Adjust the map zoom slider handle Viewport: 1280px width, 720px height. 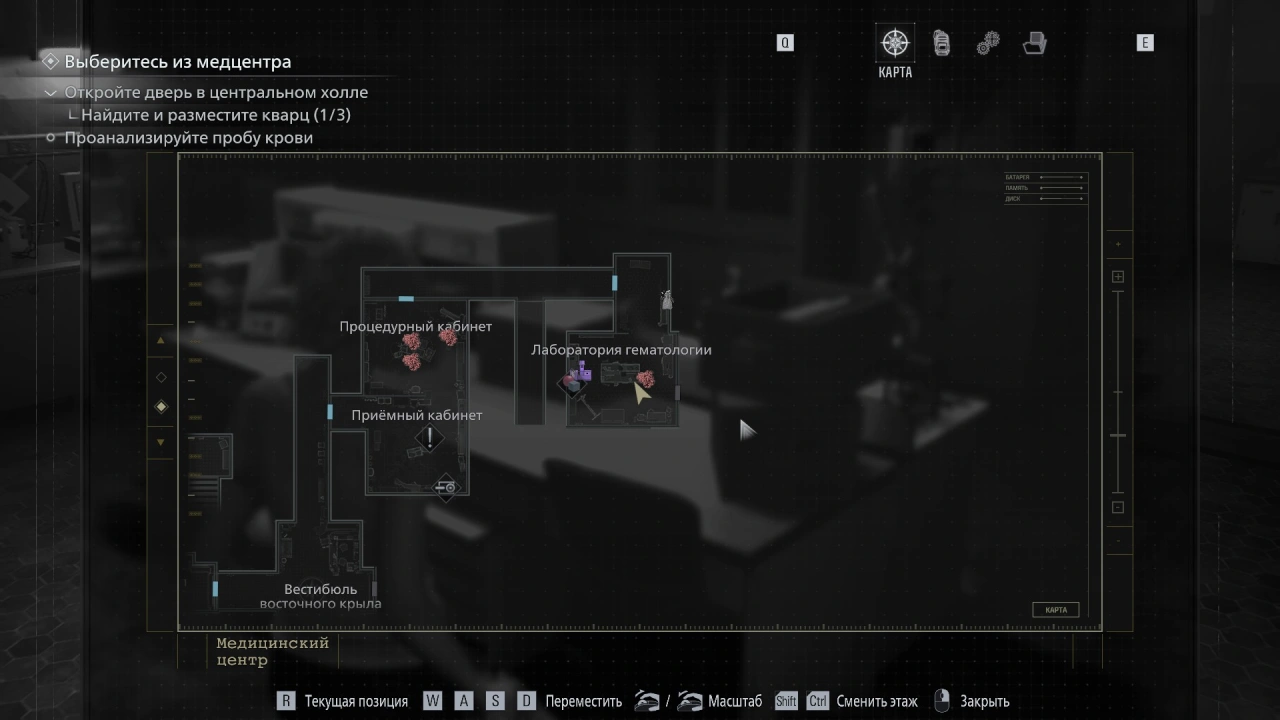coord(1118,436)
